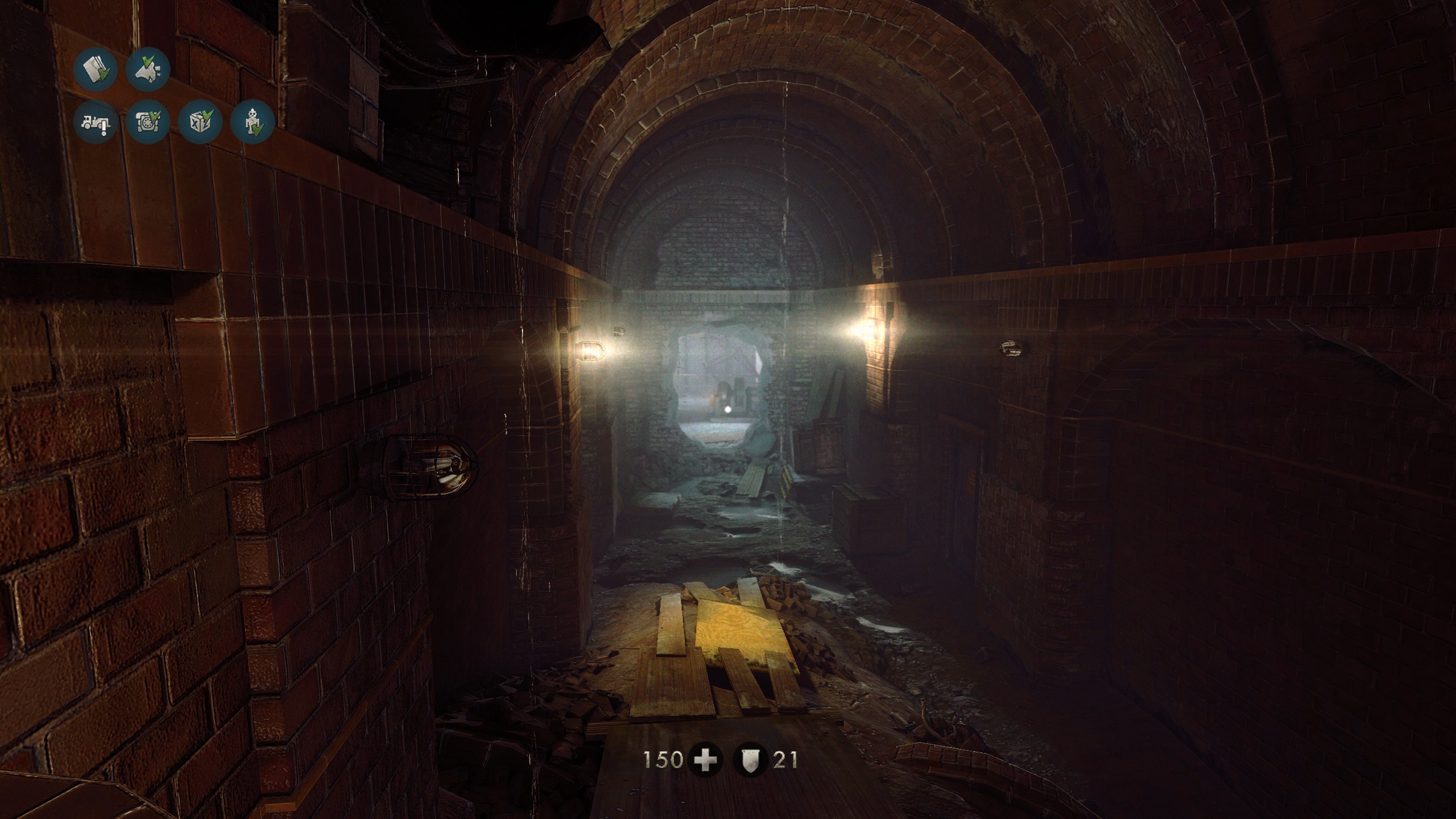Choose the toy robot collectible icon
Viewport: 1456px width, 819px height.
[253, 122]
